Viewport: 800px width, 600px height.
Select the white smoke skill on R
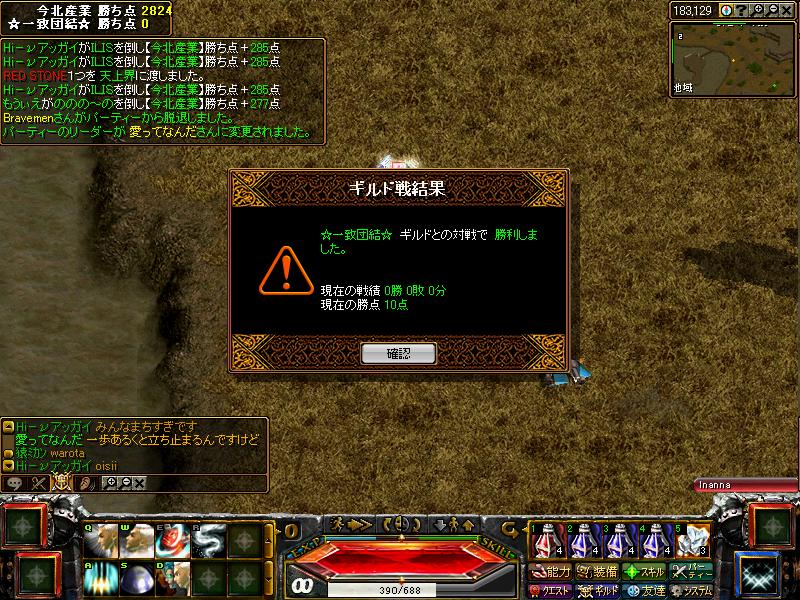pos(207,541)
